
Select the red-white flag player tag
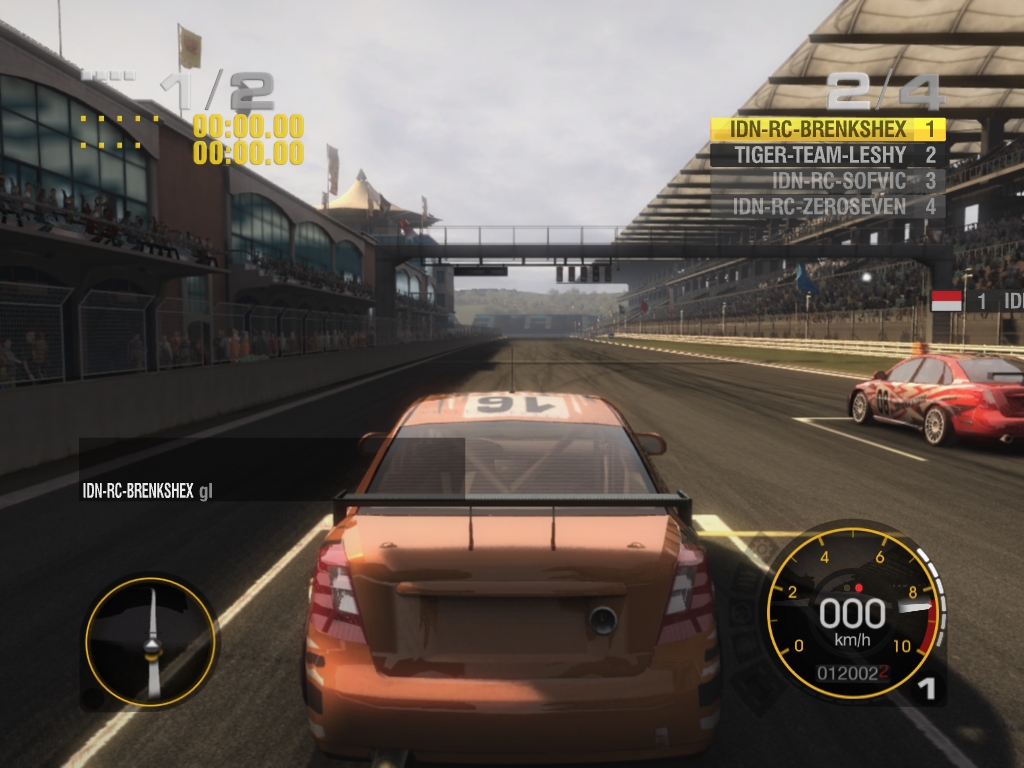pos(976,301)
